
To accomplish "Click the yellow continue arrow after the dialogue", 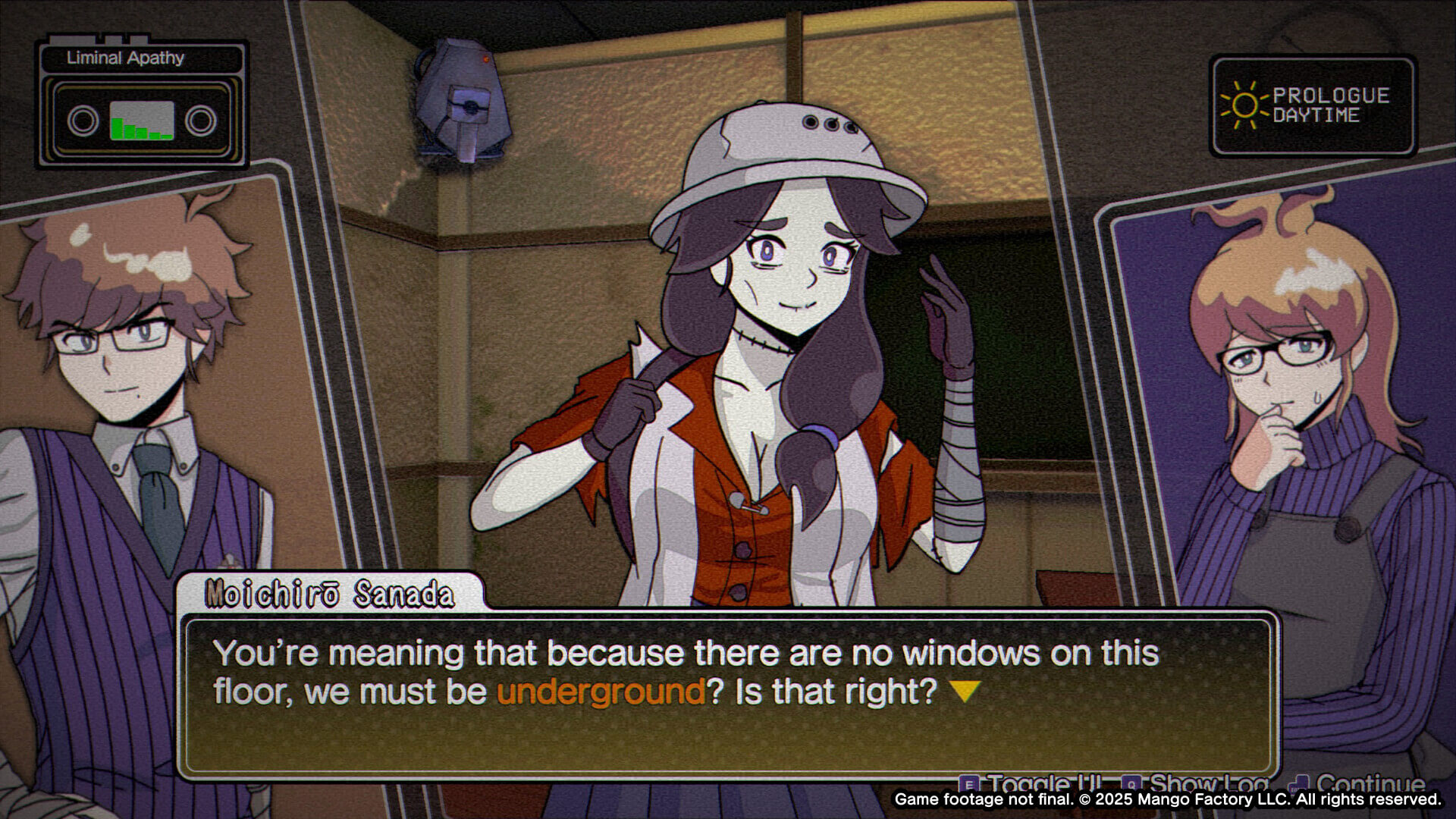I will (965, 691).
